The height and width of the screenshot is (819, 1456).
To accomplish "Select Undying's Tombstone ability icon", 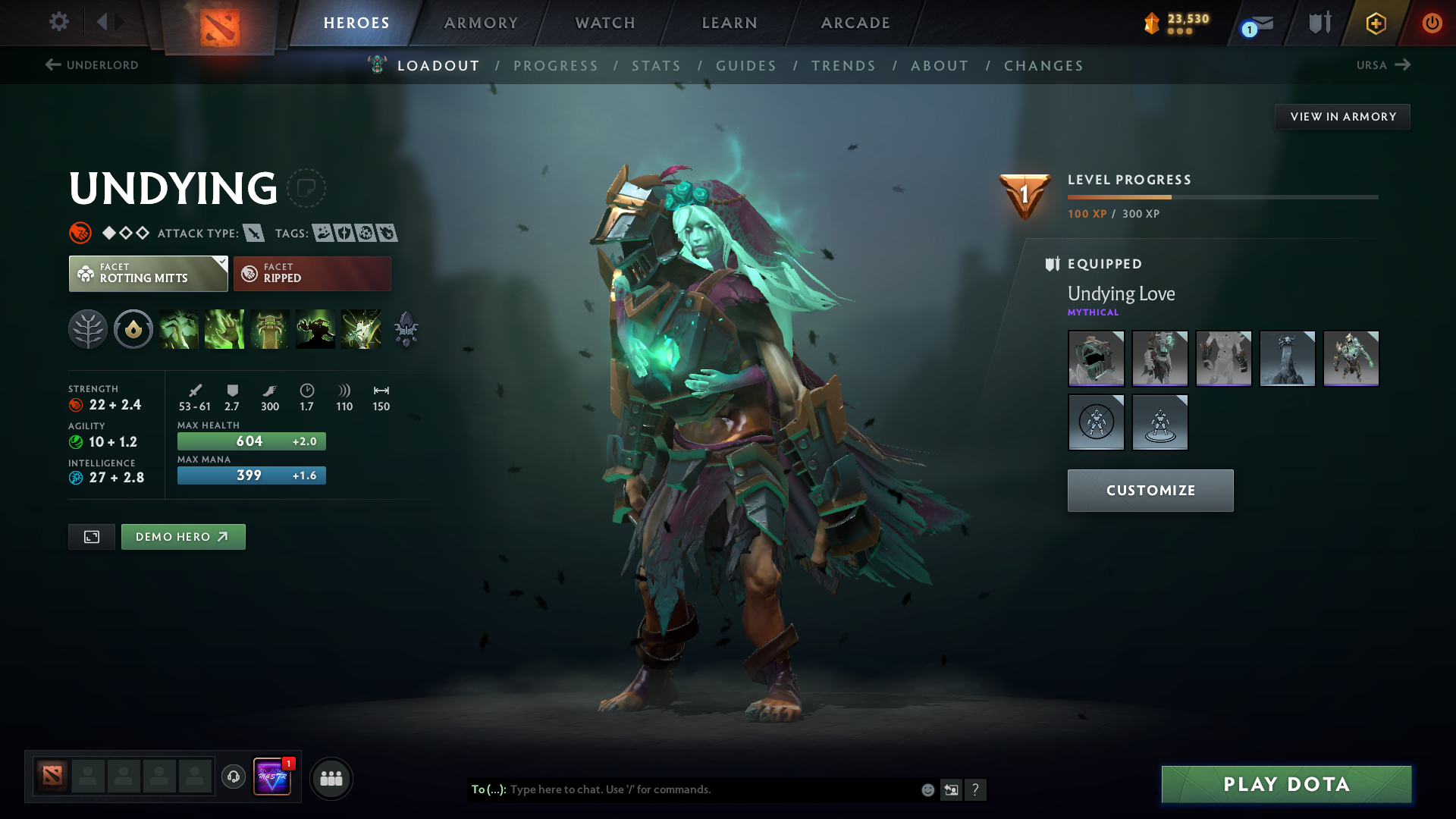I will pos(270,329).
